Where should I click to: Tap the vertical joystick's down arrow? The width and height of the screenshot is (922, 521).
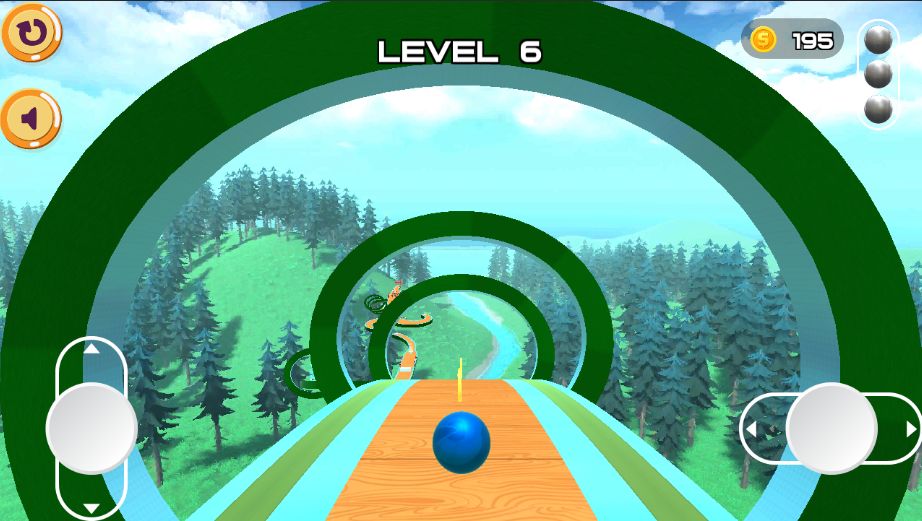91,508
